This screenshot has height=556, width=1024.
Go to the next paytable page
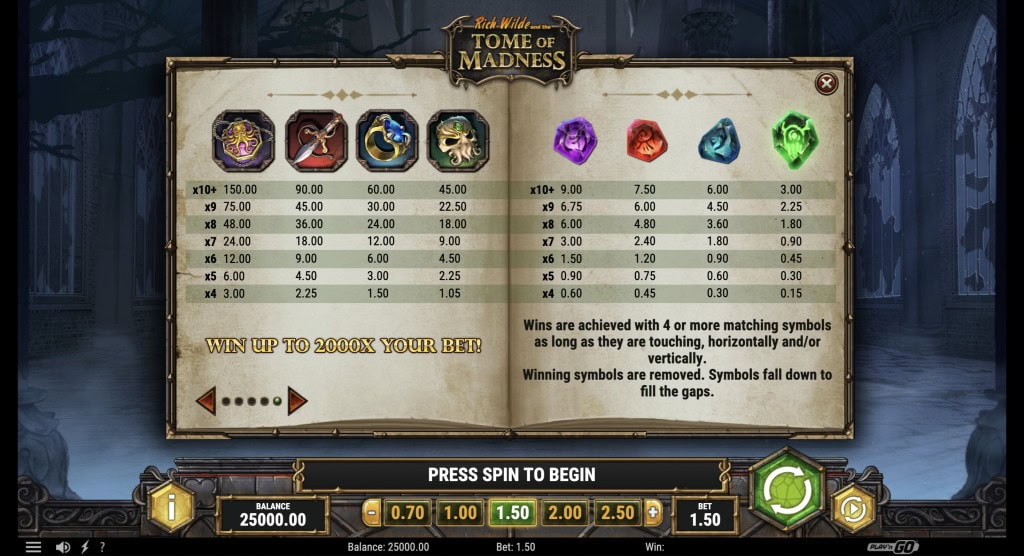tap(297, 402)
